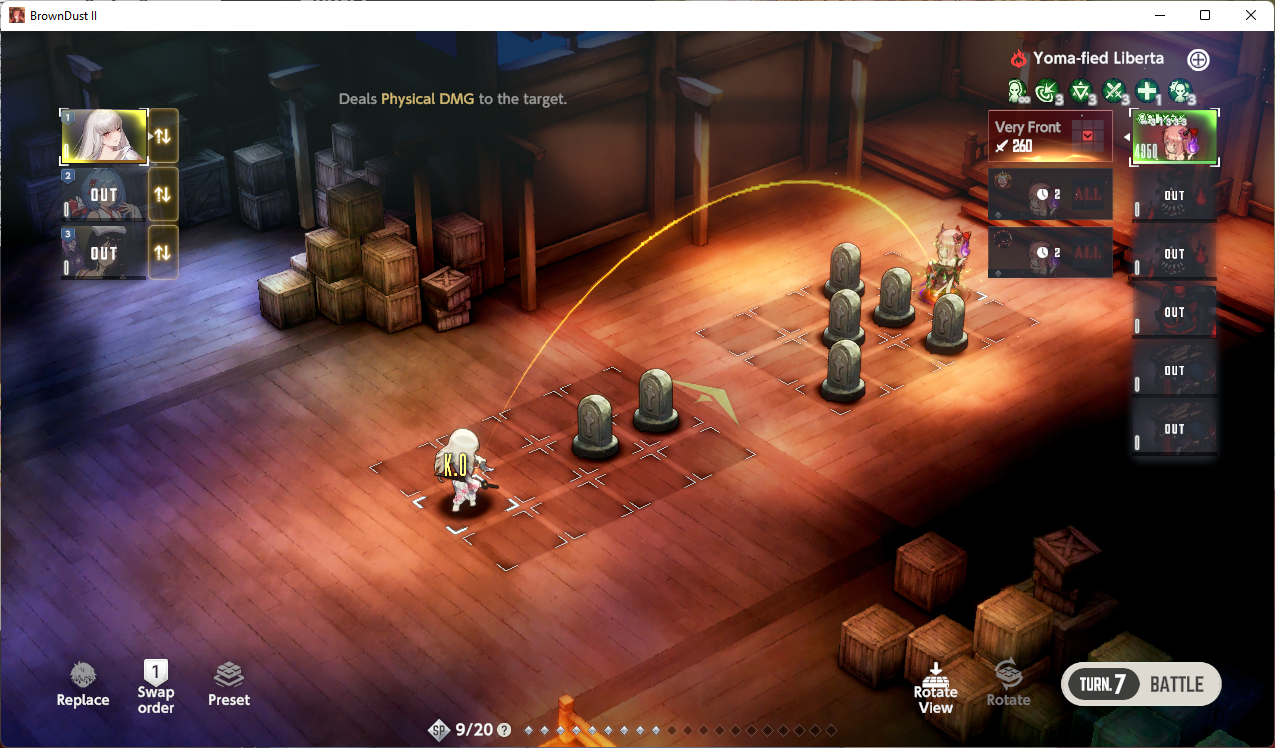The height and width of the screenshot is (748, 1275).
Task: Select the Very Front skill card
Action: pos(1050,136)
